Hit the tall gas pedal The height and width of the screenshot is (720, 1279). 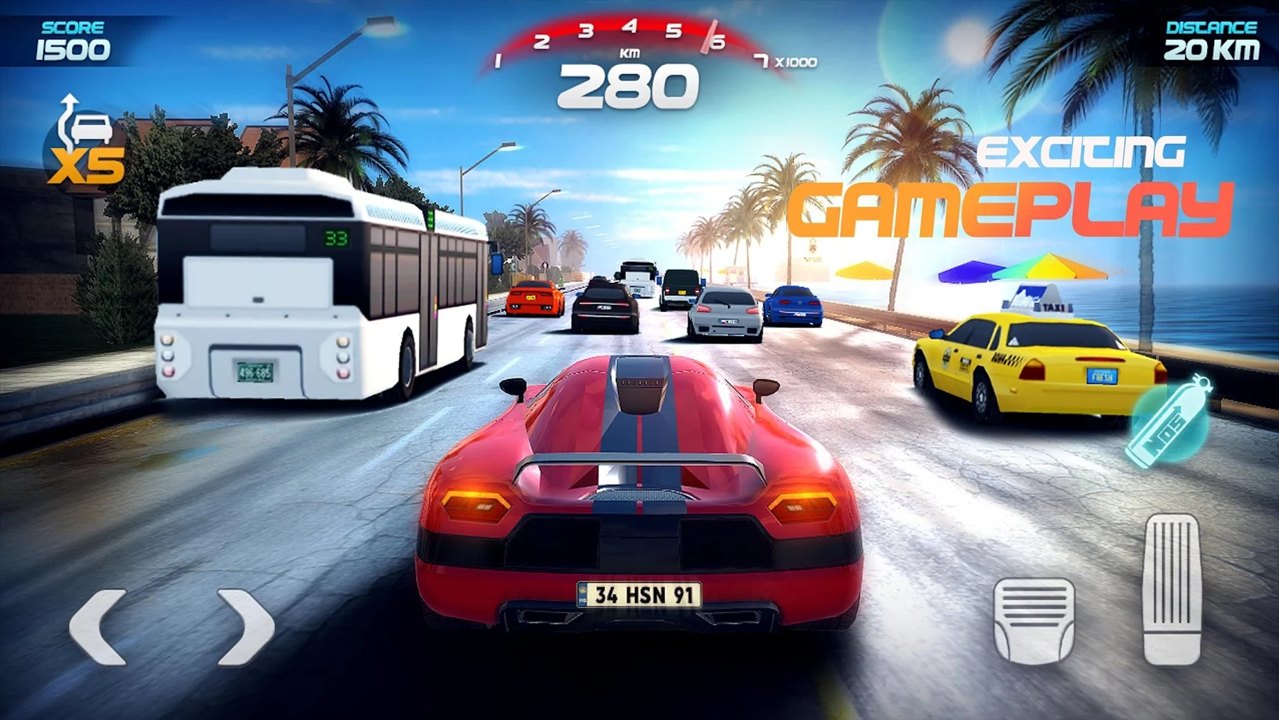tap(1171, 589)
